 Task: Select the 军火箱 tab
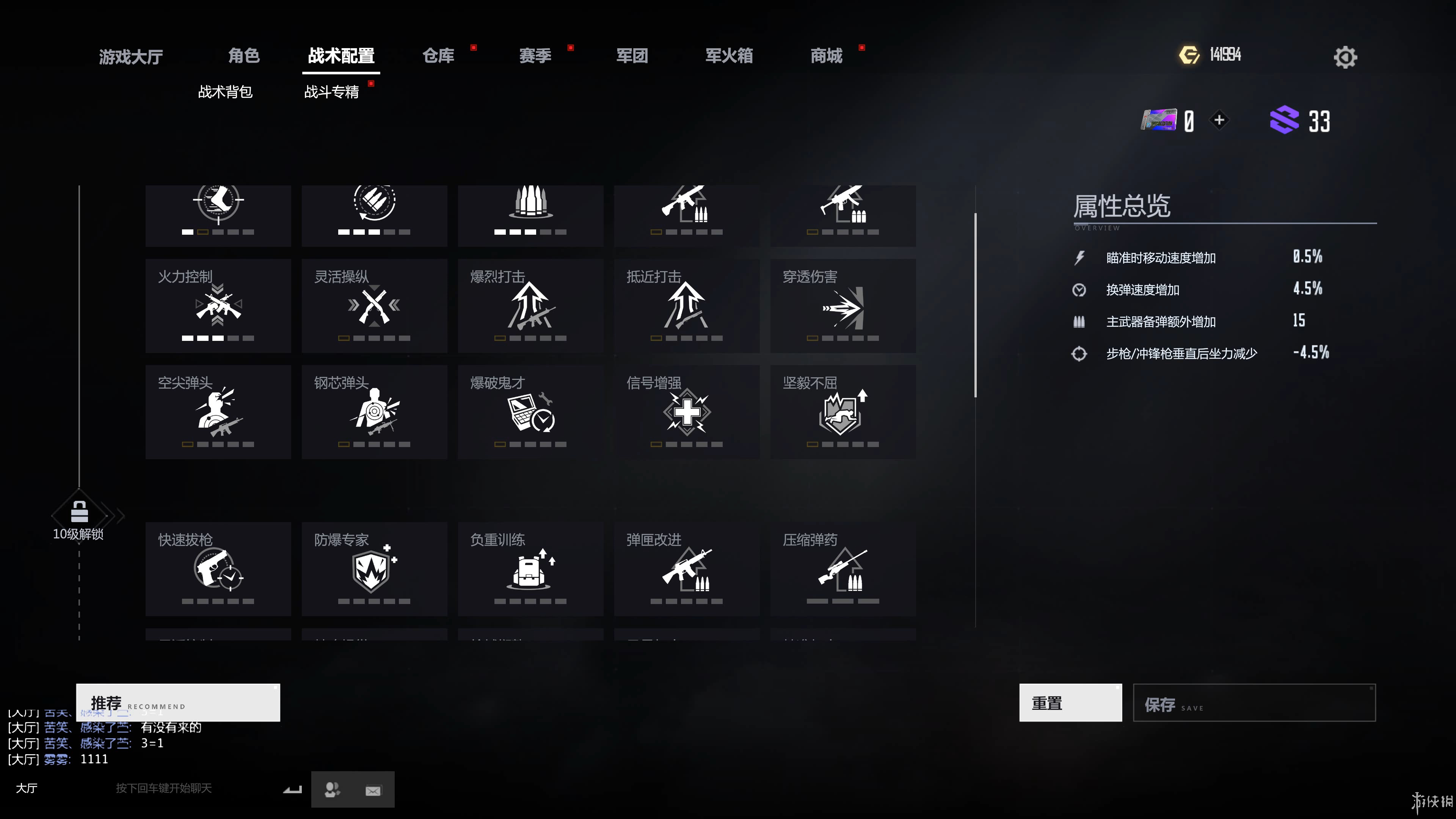click(728, 55)
